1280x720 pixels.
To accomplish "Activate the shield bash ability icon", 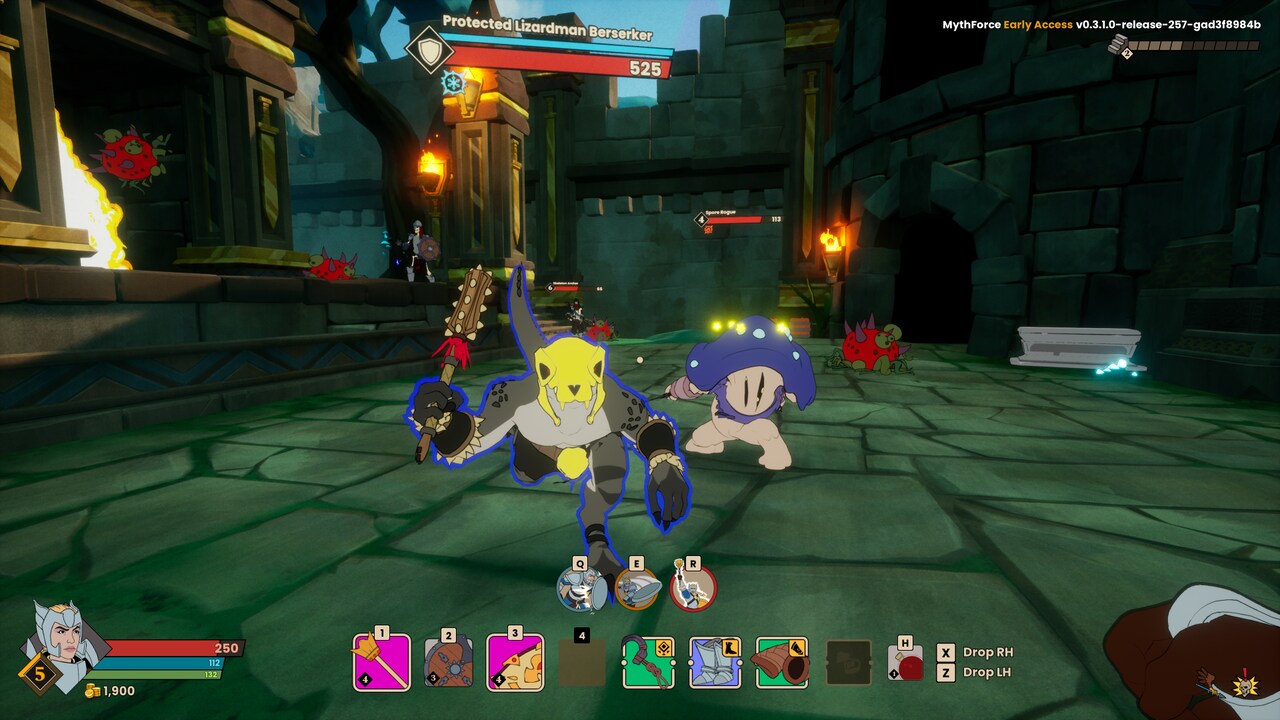I will coord(579,589).
